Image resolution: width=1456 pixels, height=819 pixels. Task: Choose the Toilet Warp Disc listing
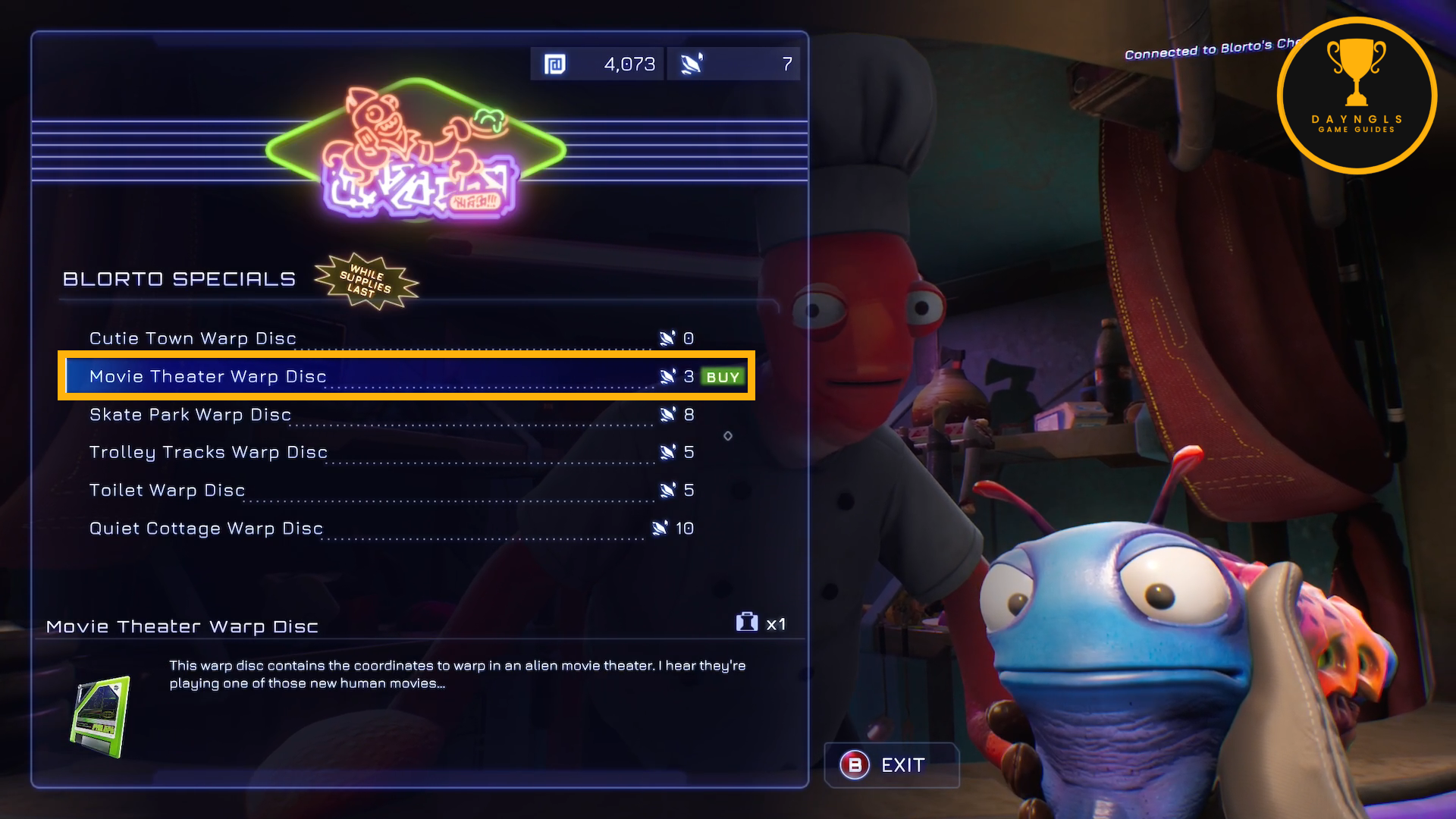(168, 491)
